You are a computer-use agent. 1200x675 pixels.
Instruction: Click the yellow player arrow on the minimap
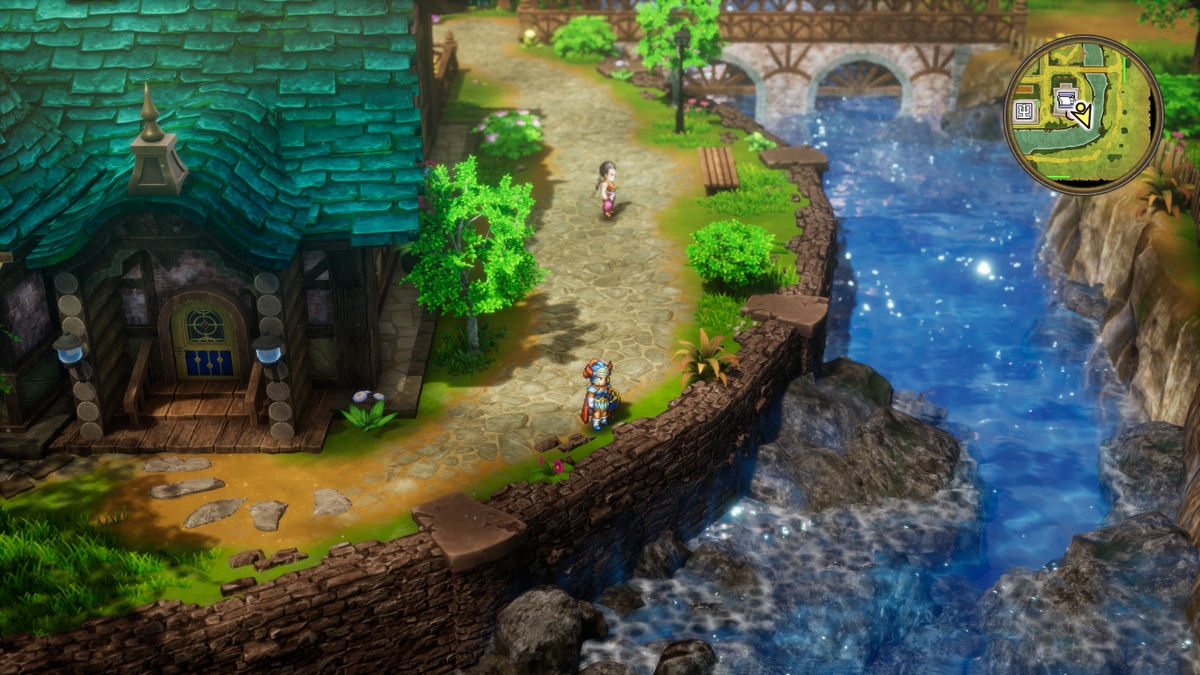1083,116
